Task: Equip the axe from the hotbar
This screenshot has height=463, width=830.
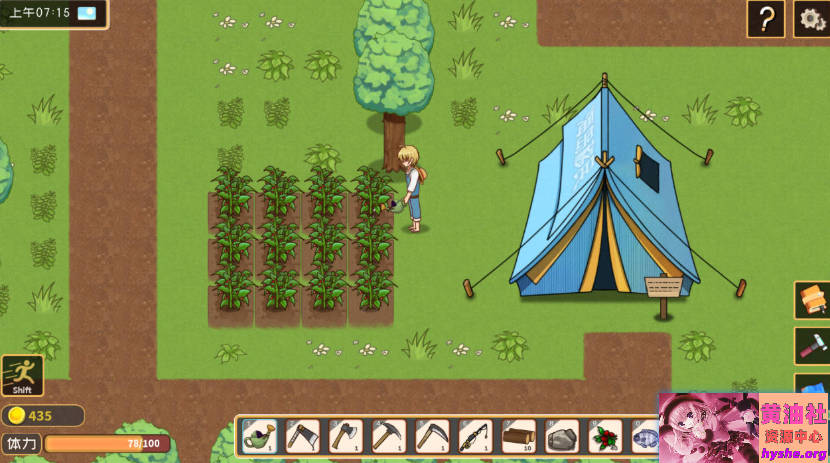Action: [346, 436]
